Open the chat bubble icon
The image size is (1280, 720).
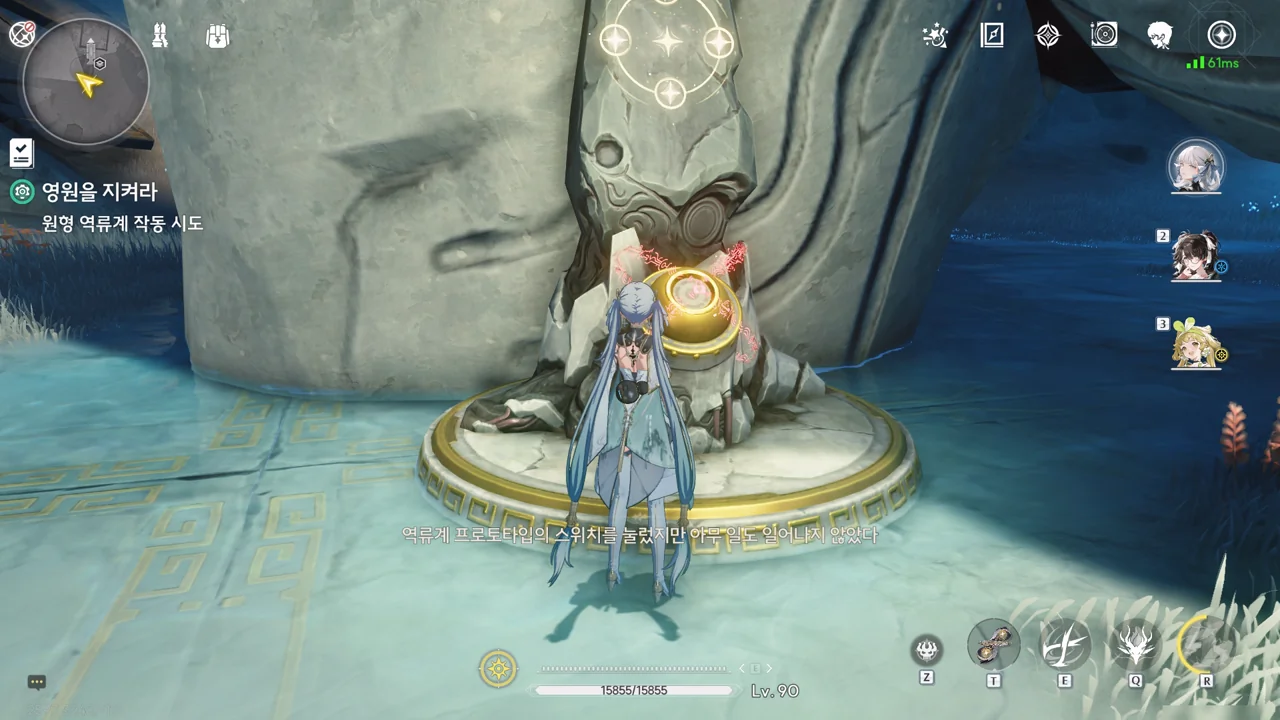pos(37,682)
